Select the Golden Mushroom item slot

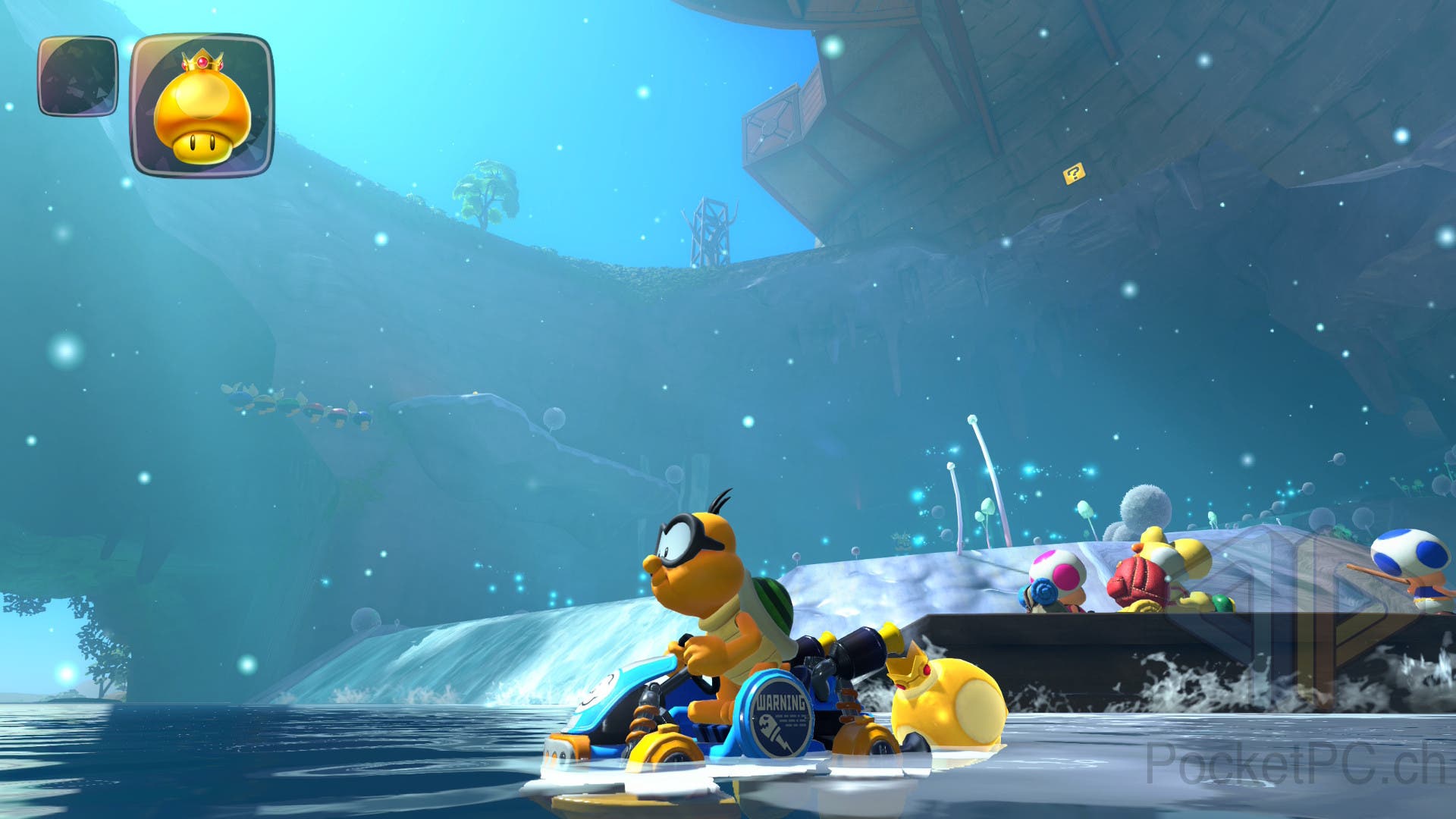coord(202,105)
